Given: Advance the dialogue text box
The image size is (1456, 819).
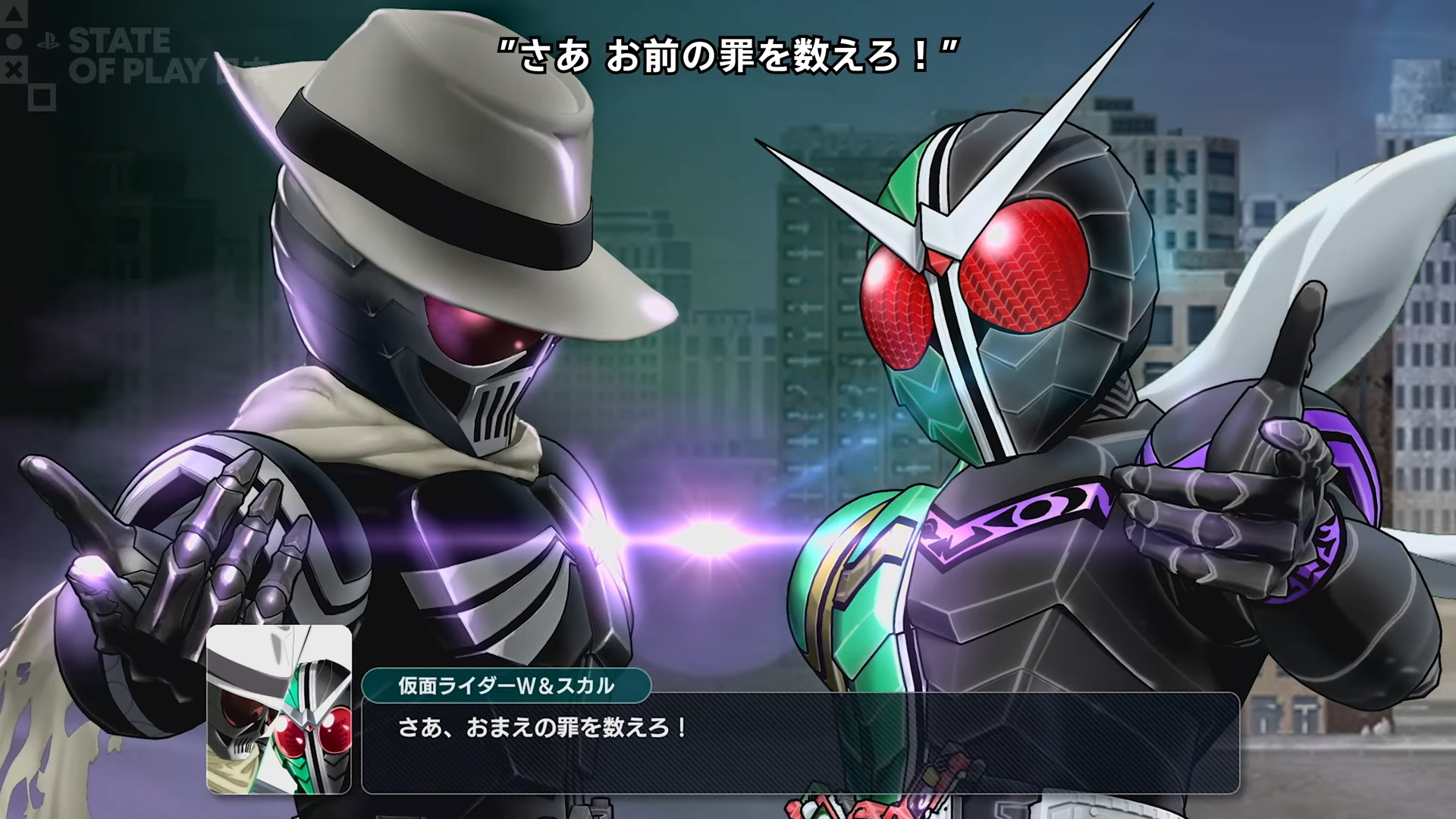Looking at the screenshot, I should (x=800, y=743).
